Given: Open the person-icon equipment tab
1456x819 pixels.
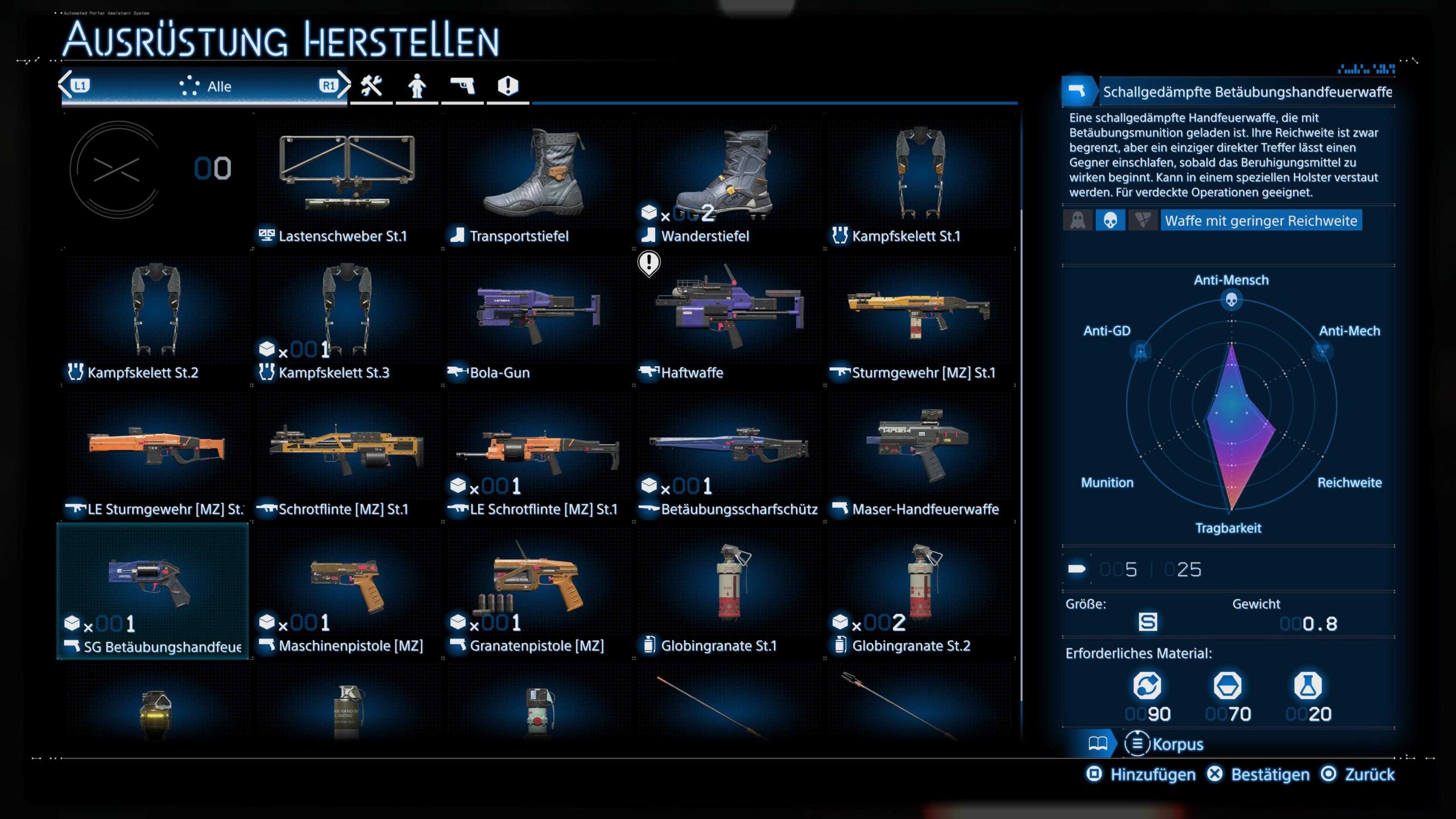Looking at the screenshot, I should point(417,86).
